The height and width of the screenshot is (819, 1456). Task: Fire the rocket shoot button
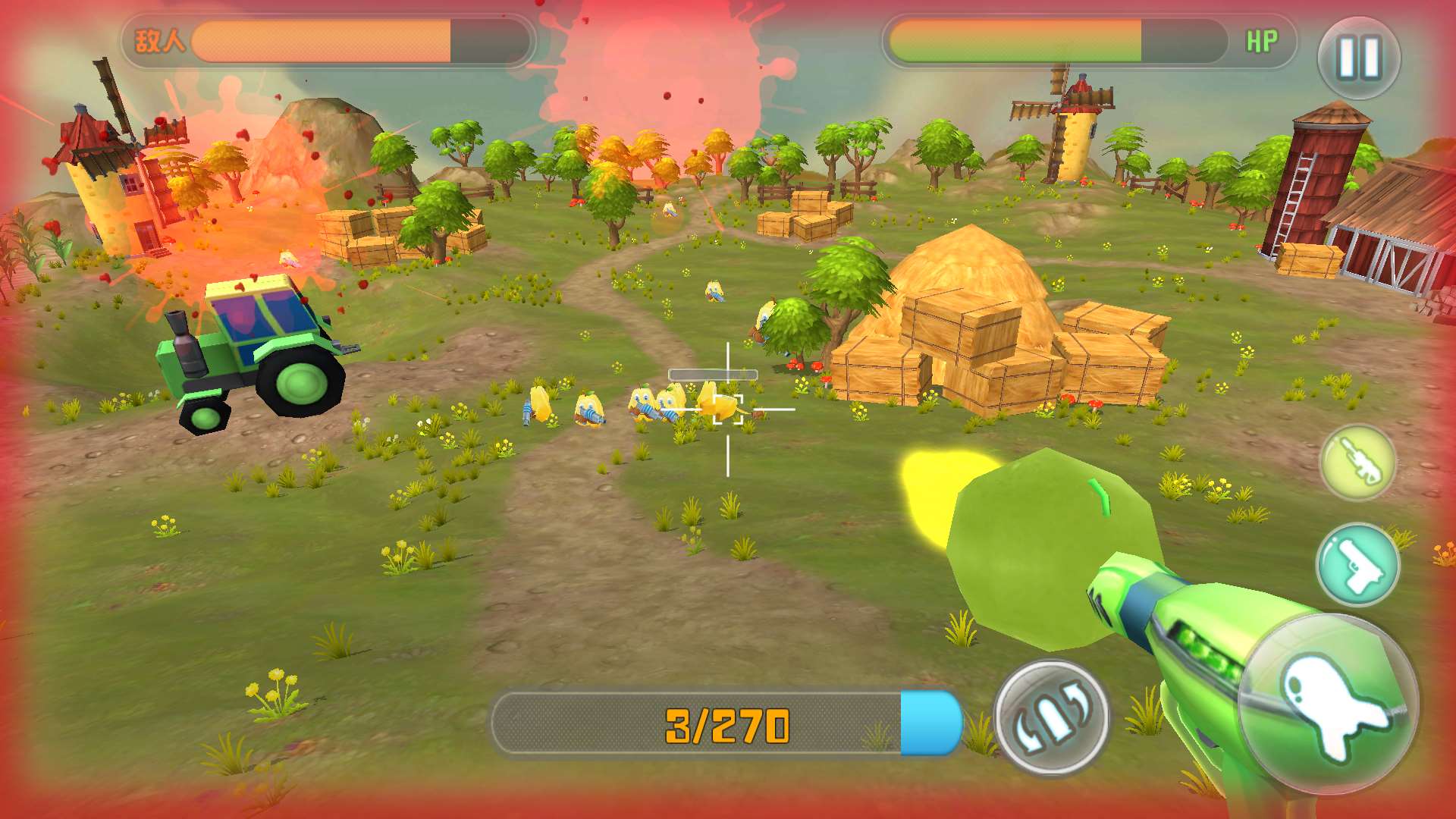1329,704
